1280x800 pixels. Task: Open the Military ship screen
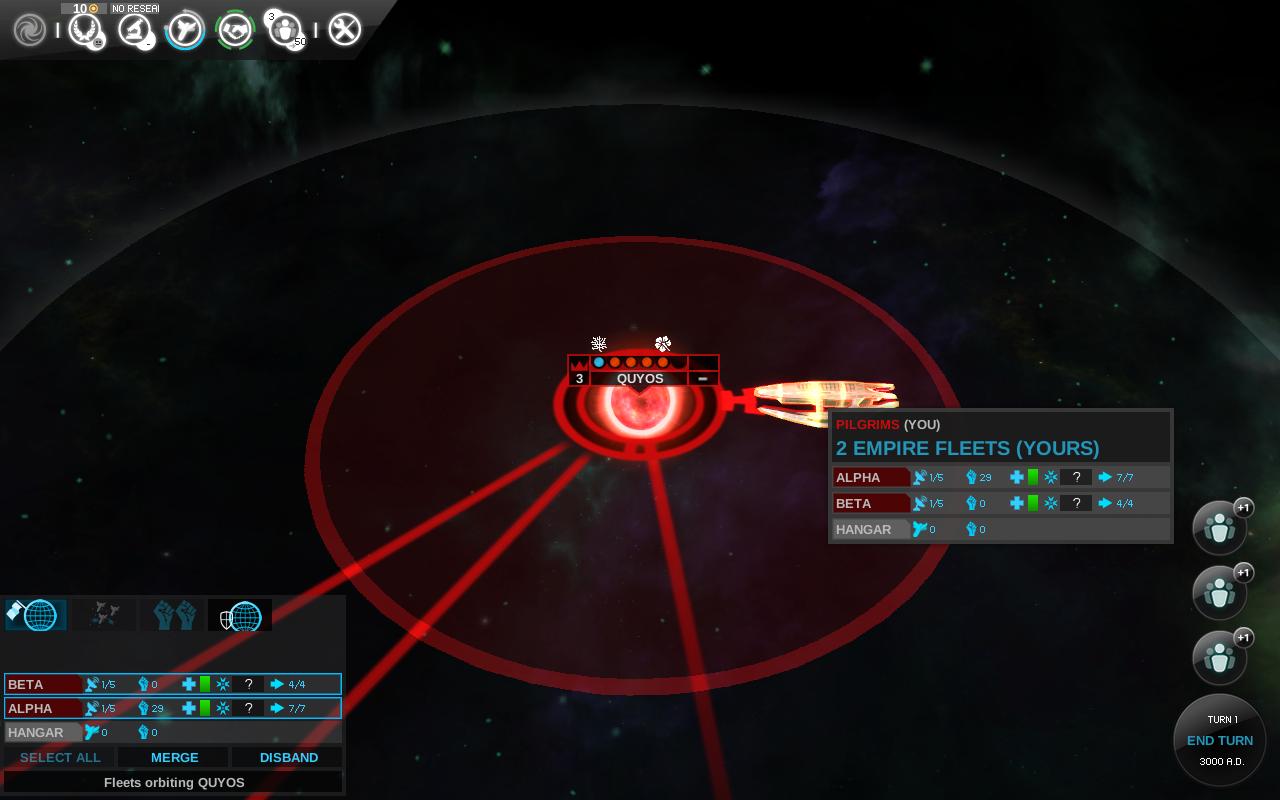(185, 30)
